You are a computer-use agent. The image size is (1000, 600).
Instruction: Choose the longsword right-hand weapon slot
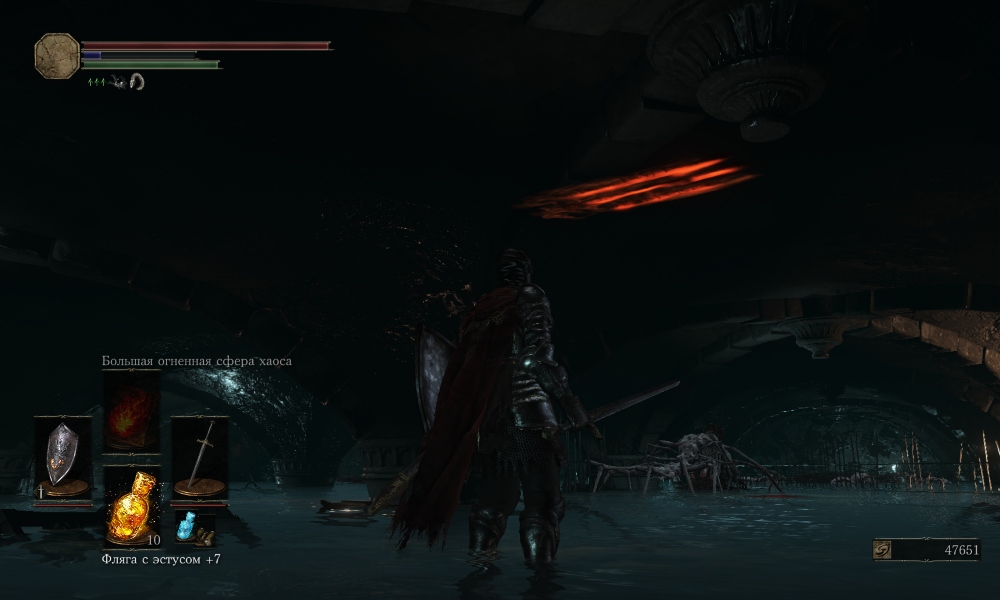199,456
